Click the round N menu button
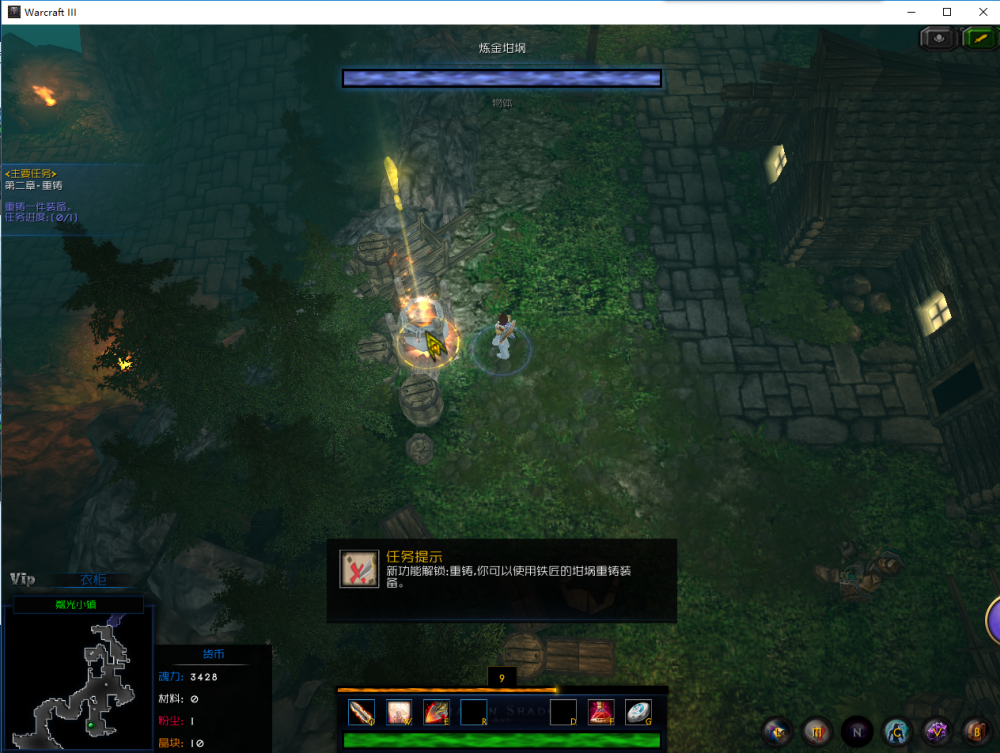This screenshot has width=1000, height=753. coord(855,731)
